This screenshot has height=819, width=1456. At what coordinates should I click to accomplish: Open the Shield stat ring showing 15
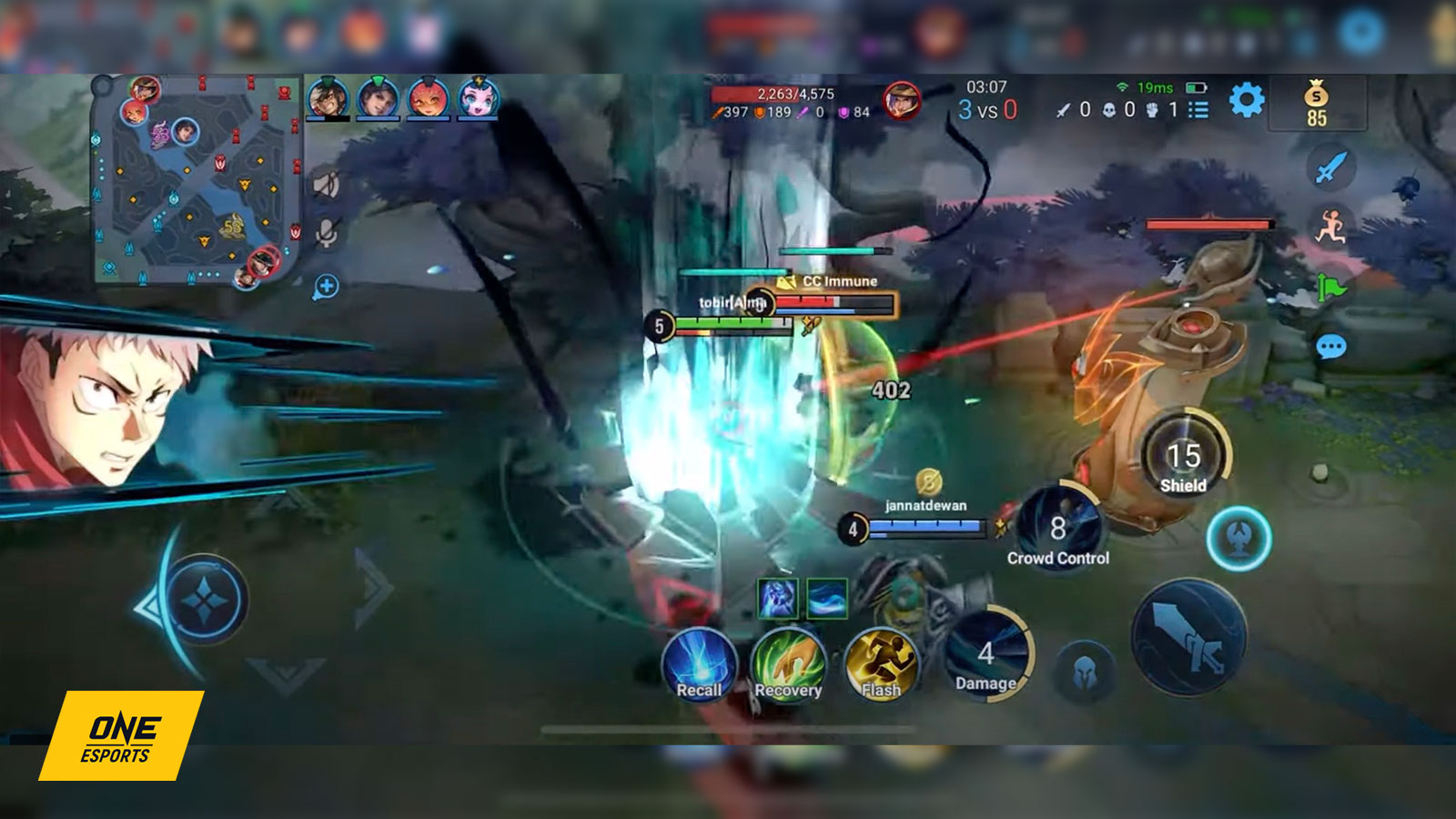click(x=1183, y=450)
